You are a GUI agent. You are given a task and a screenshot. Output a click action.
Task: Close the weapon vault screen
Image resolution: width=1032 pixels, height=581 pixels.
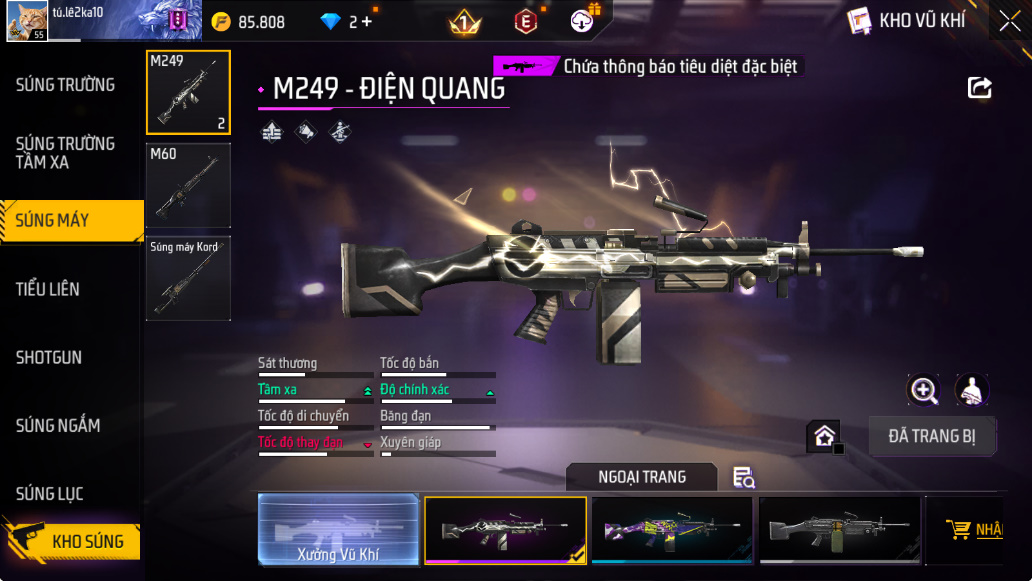tap(1010, 20)
